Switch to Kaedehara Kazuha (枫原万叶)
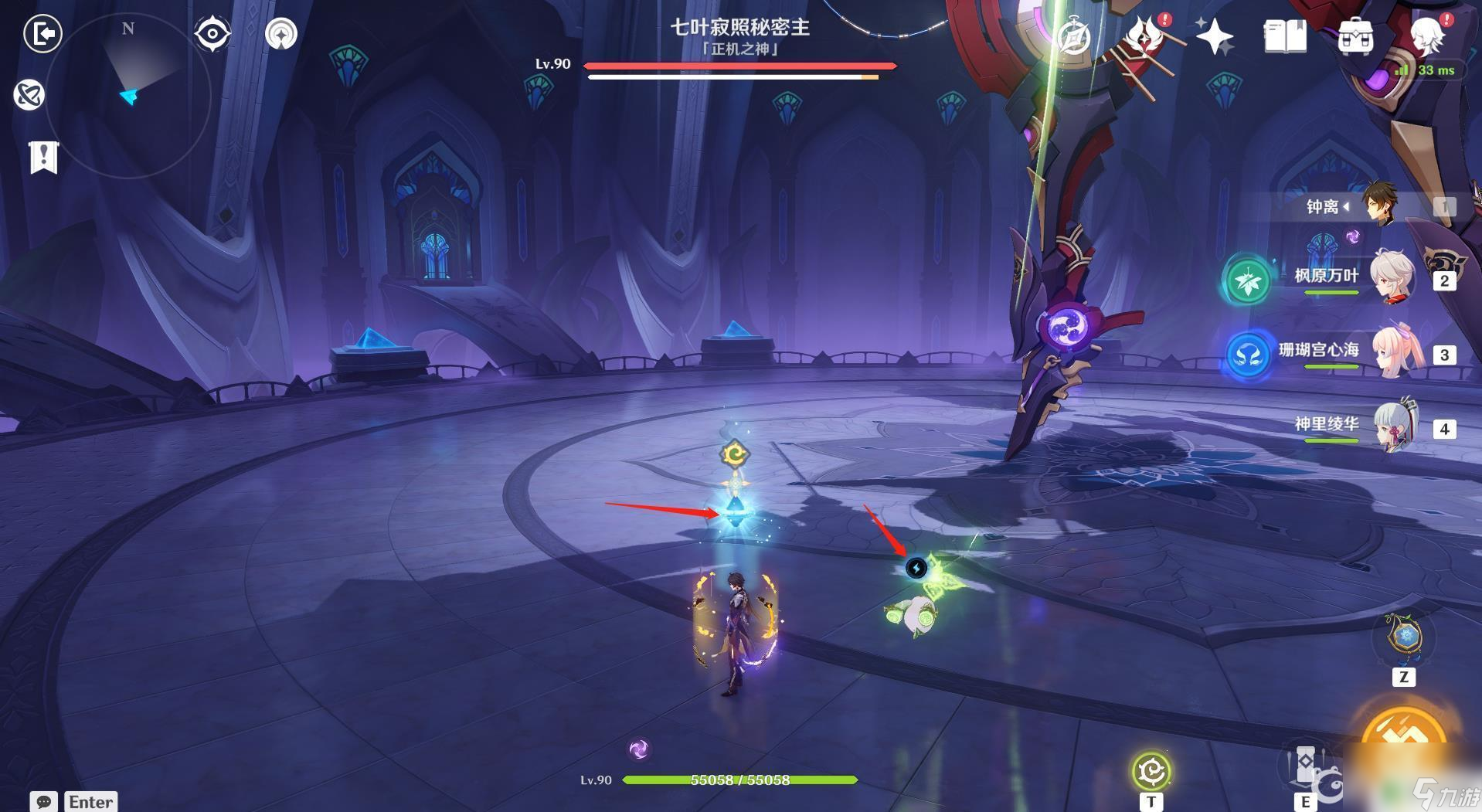The width and height of the screenshot is (1482, 812). [1391, 276]
